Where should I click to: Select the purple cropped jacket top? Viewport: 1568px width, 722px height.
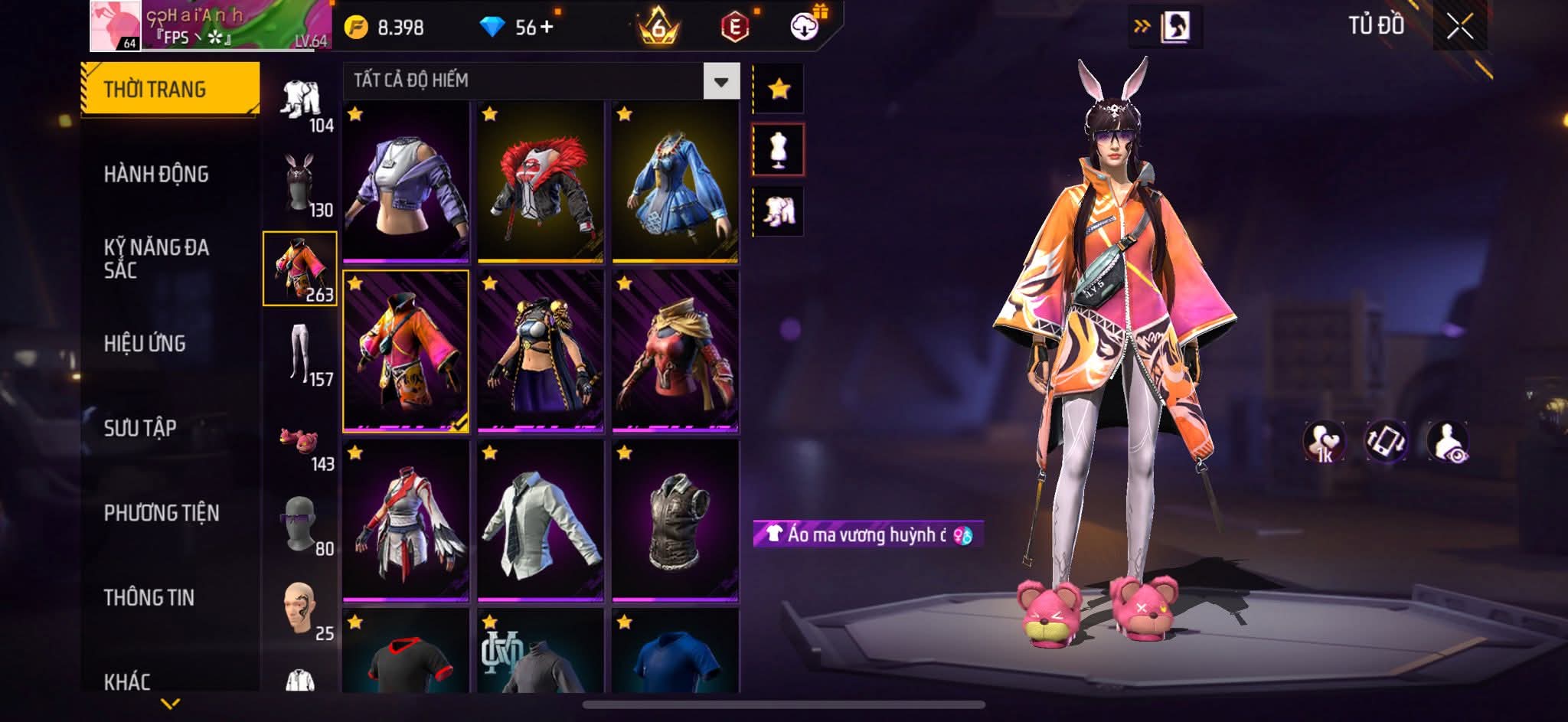click(x=406, y=182)
